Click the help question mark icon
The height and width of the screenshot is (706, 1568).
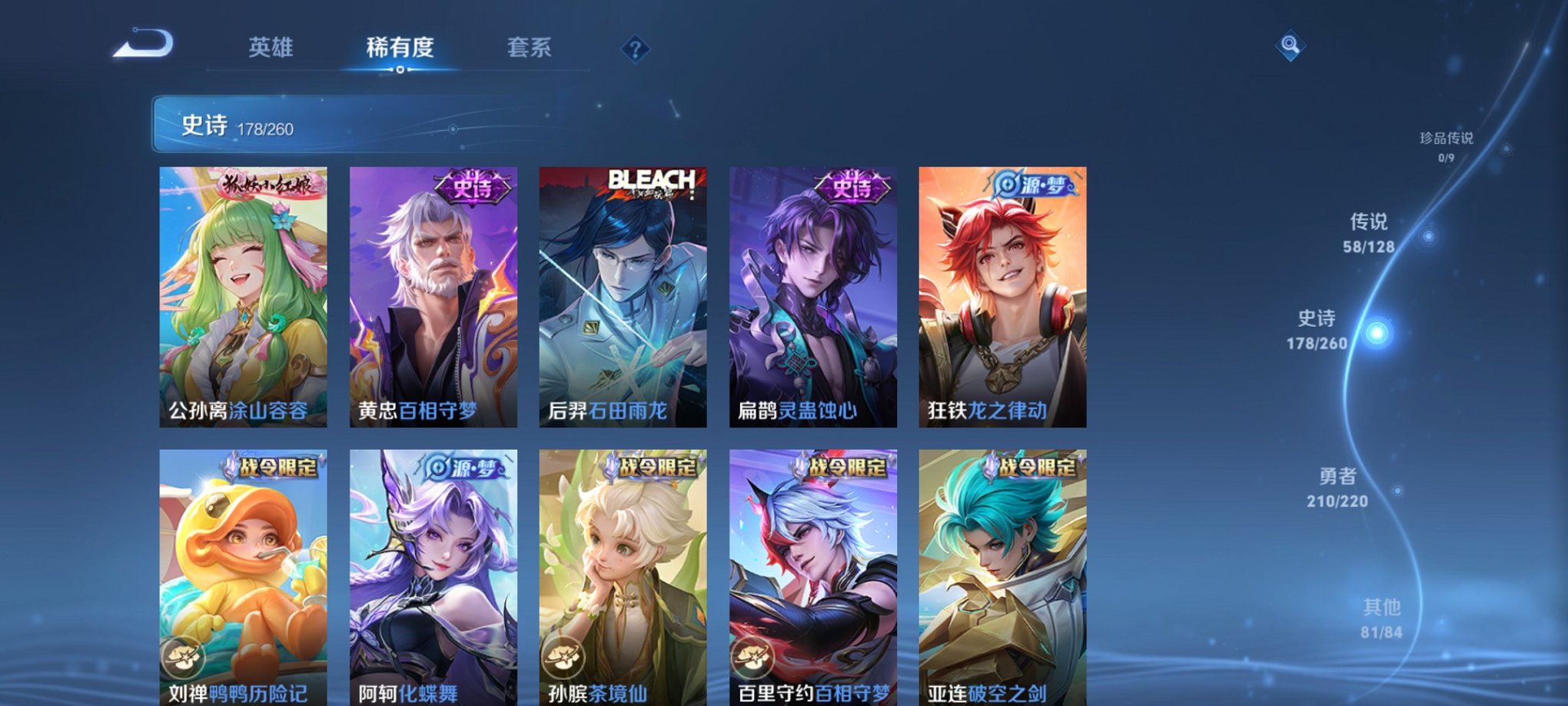pos(634,51)
